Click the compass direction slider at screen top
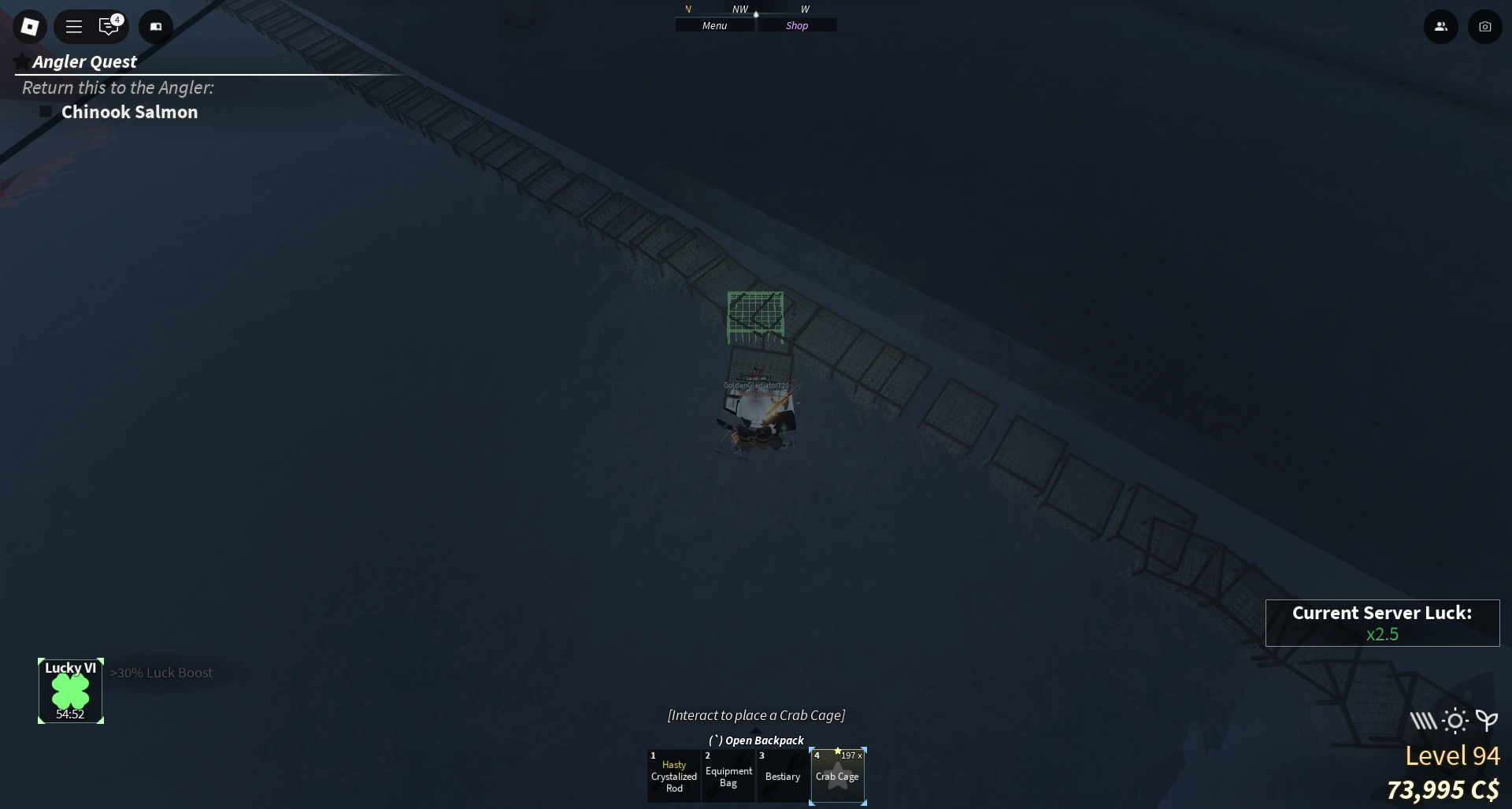 756,13
